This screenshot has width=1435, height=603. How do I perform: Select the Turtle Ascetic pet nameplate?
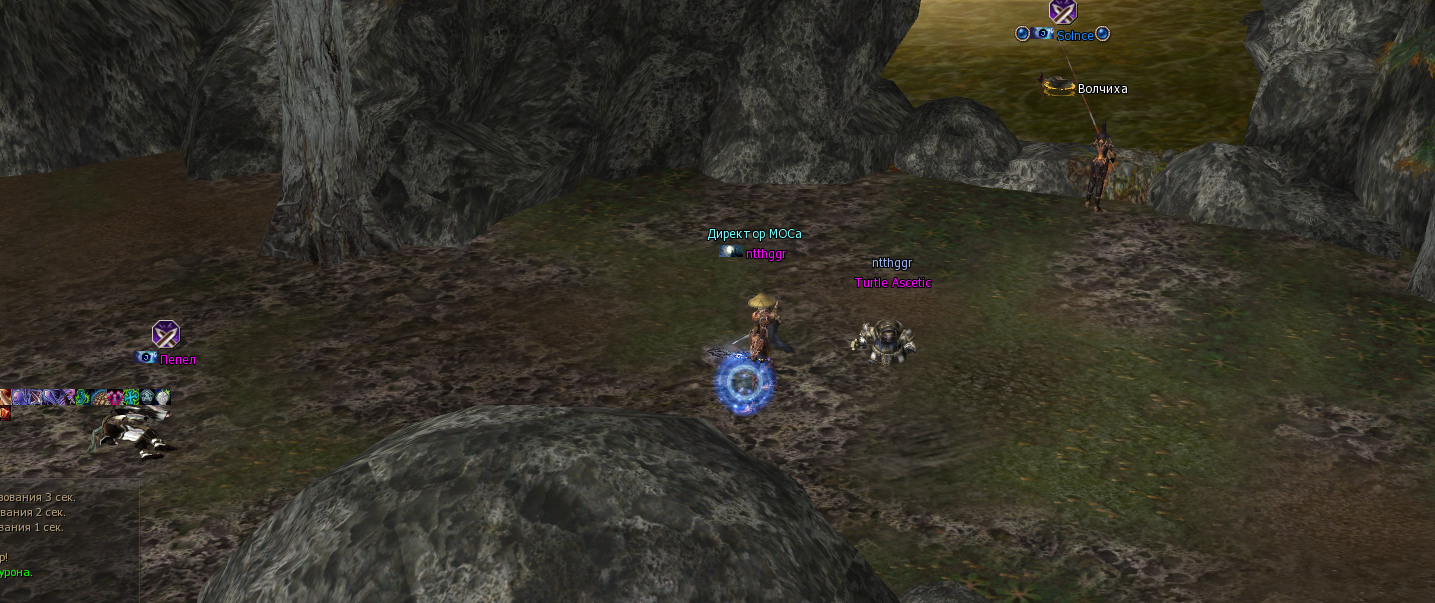892,283
